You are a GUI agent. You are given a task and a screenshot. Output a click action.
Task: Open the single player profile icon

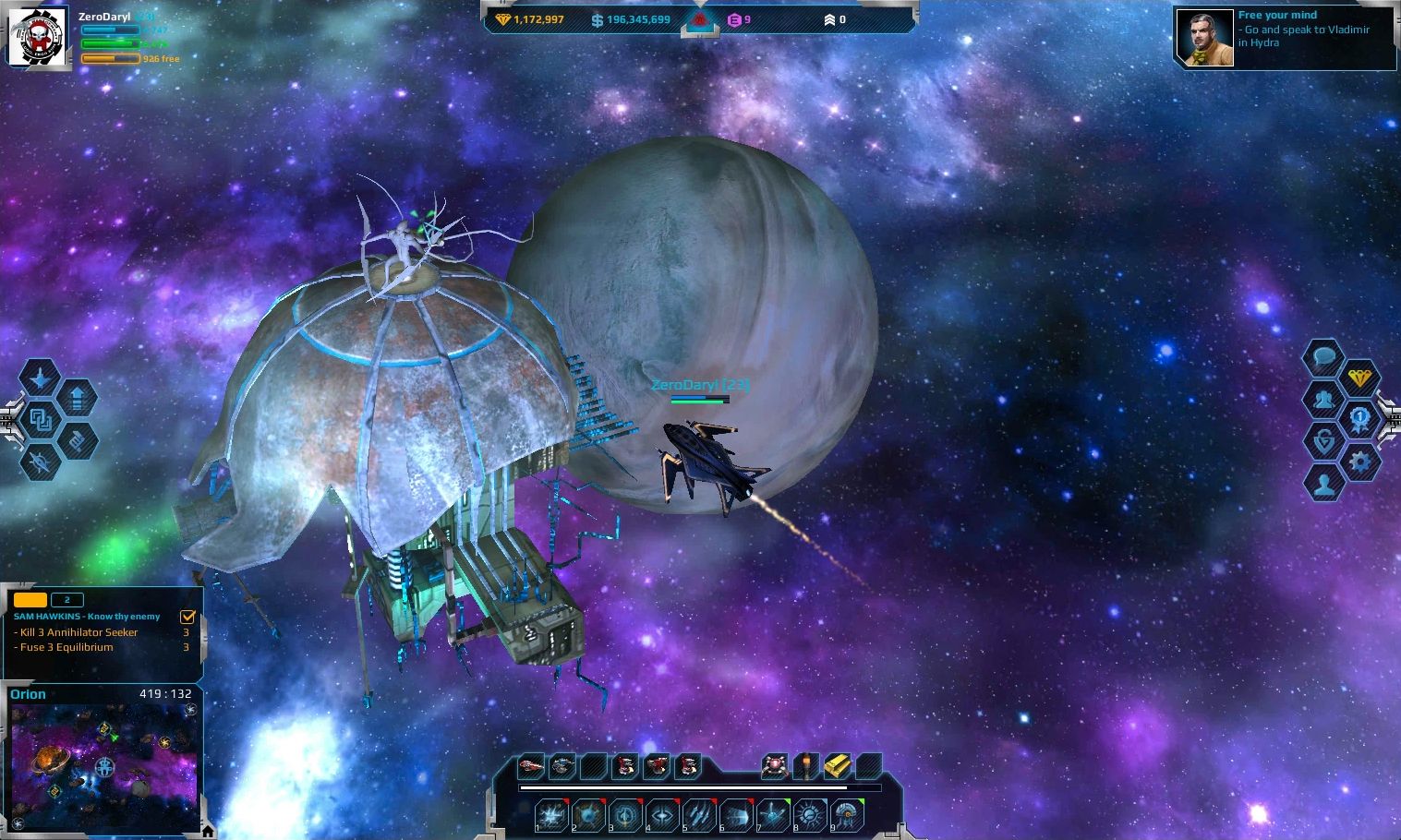click(1323, 484)
